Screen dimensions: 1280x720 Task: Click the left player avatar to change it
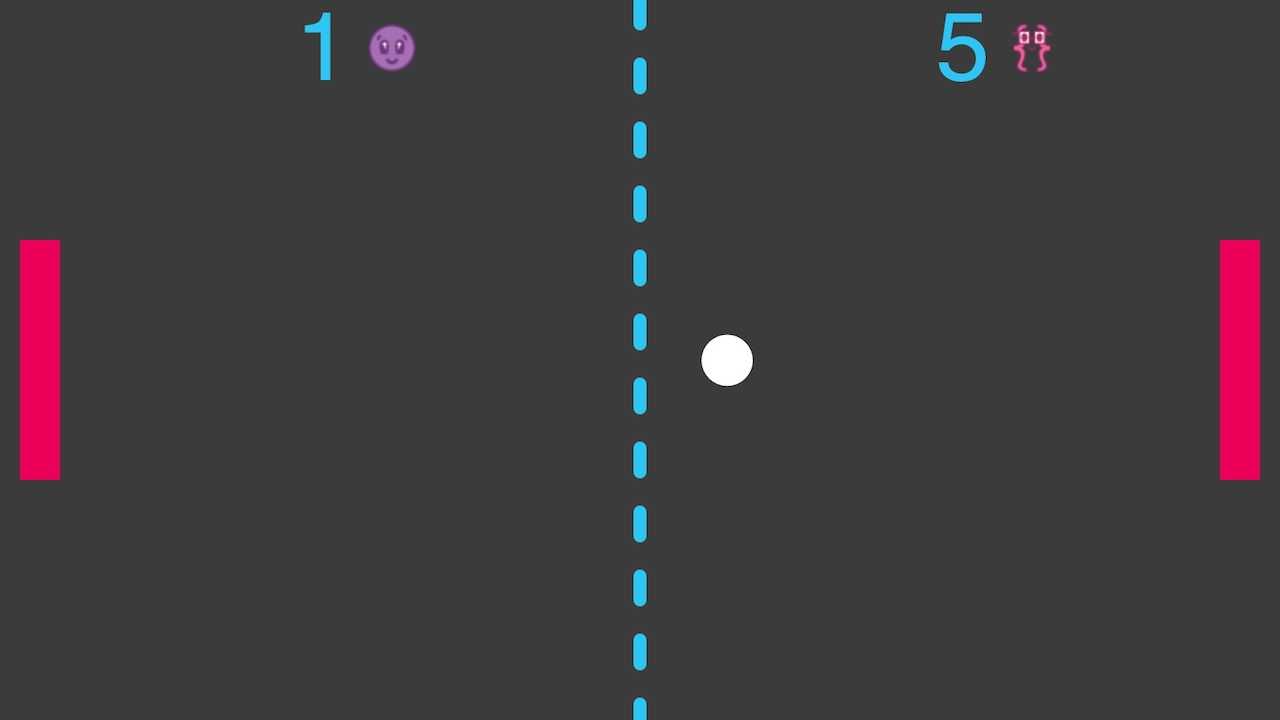(x=391, y=48)
